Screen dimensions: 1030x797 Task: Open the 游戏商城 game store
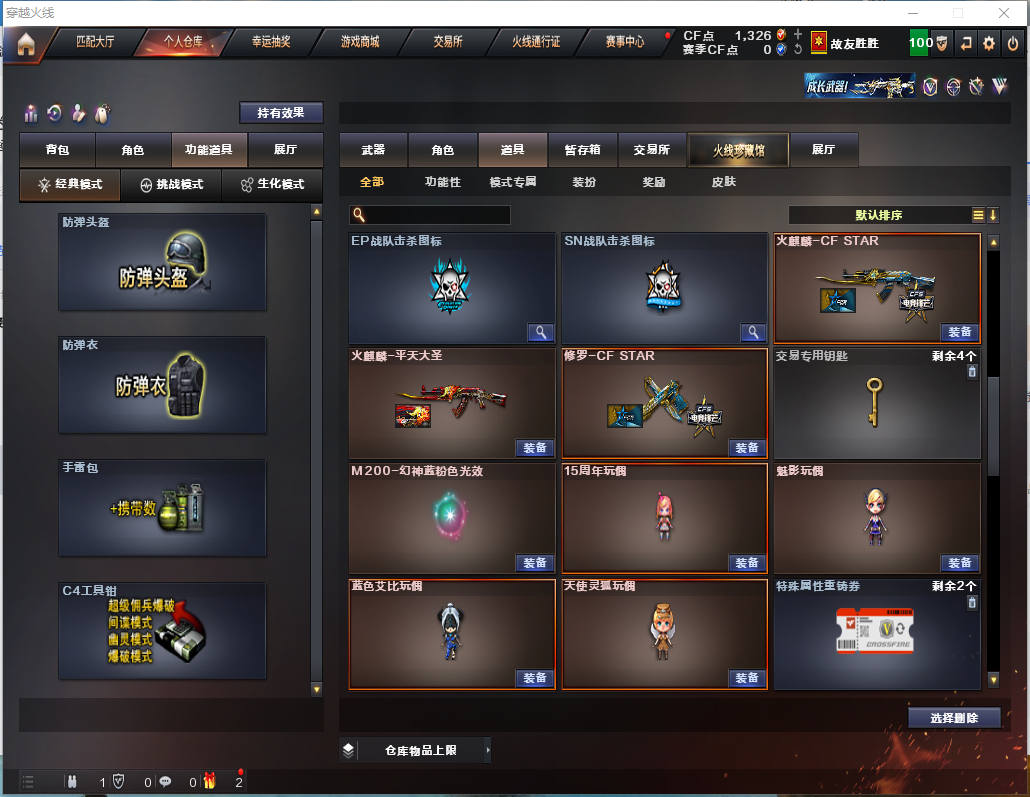(x=360, y=42)
